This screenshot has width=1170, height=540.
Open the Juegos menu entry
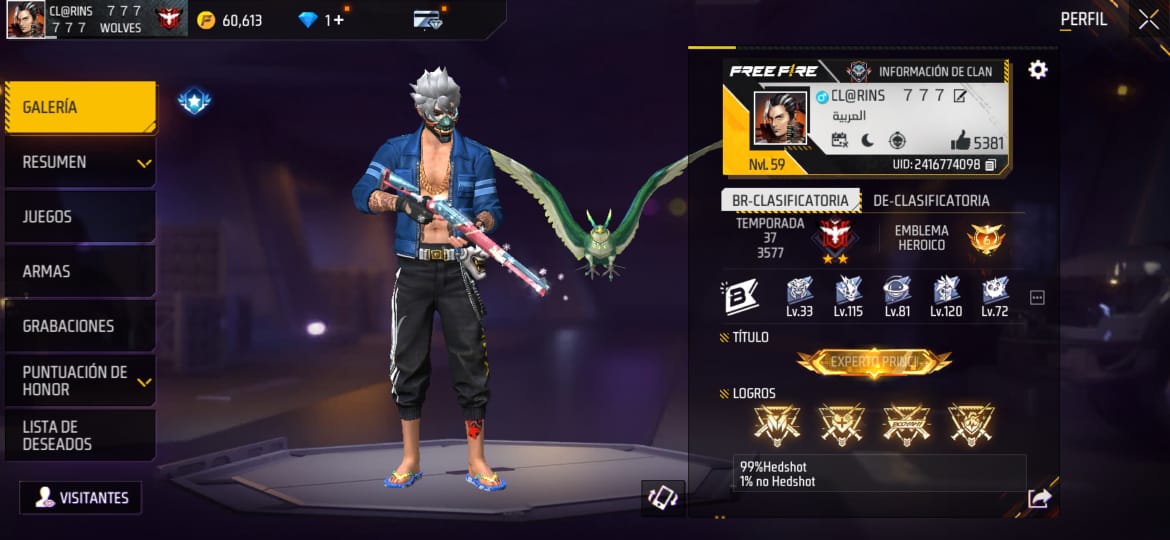point(80,216)
